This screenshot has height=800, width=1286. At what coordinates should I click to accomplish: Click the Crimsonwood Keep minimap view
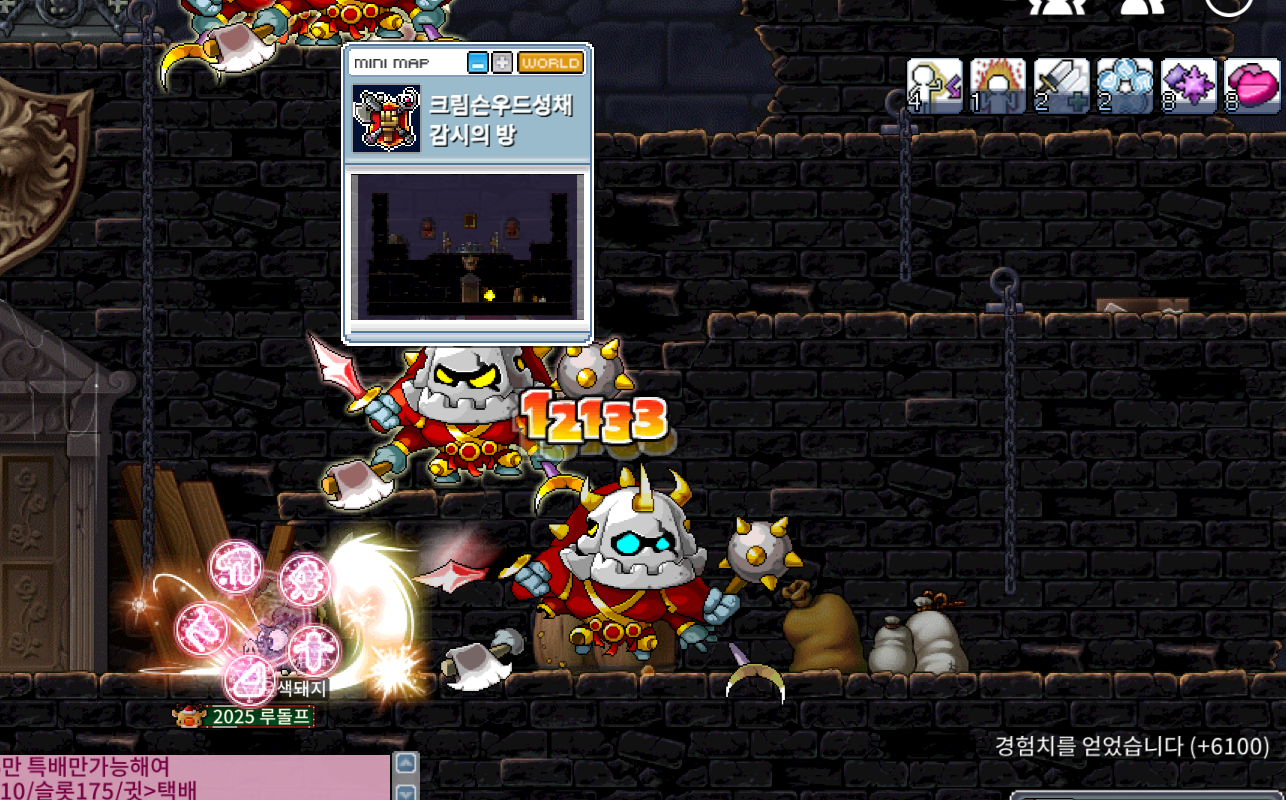(467, 246)
